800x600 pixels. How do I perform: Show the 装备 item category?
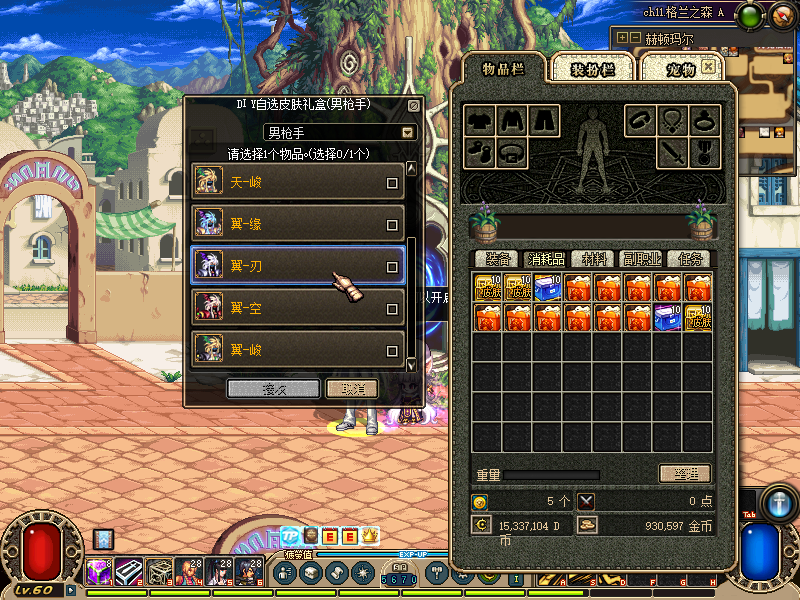point(497,259)
